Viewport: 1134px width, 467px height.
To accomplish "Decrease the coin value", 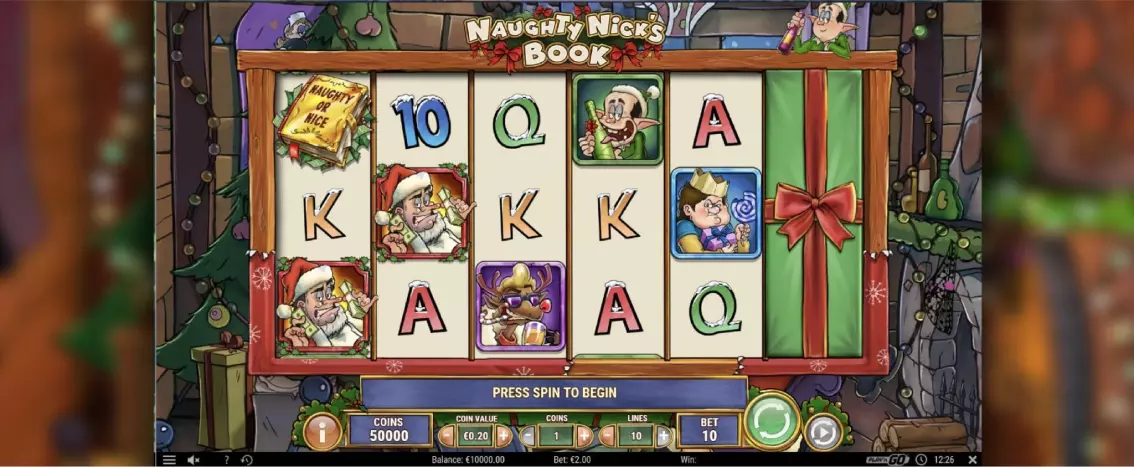I will (446, 436).
